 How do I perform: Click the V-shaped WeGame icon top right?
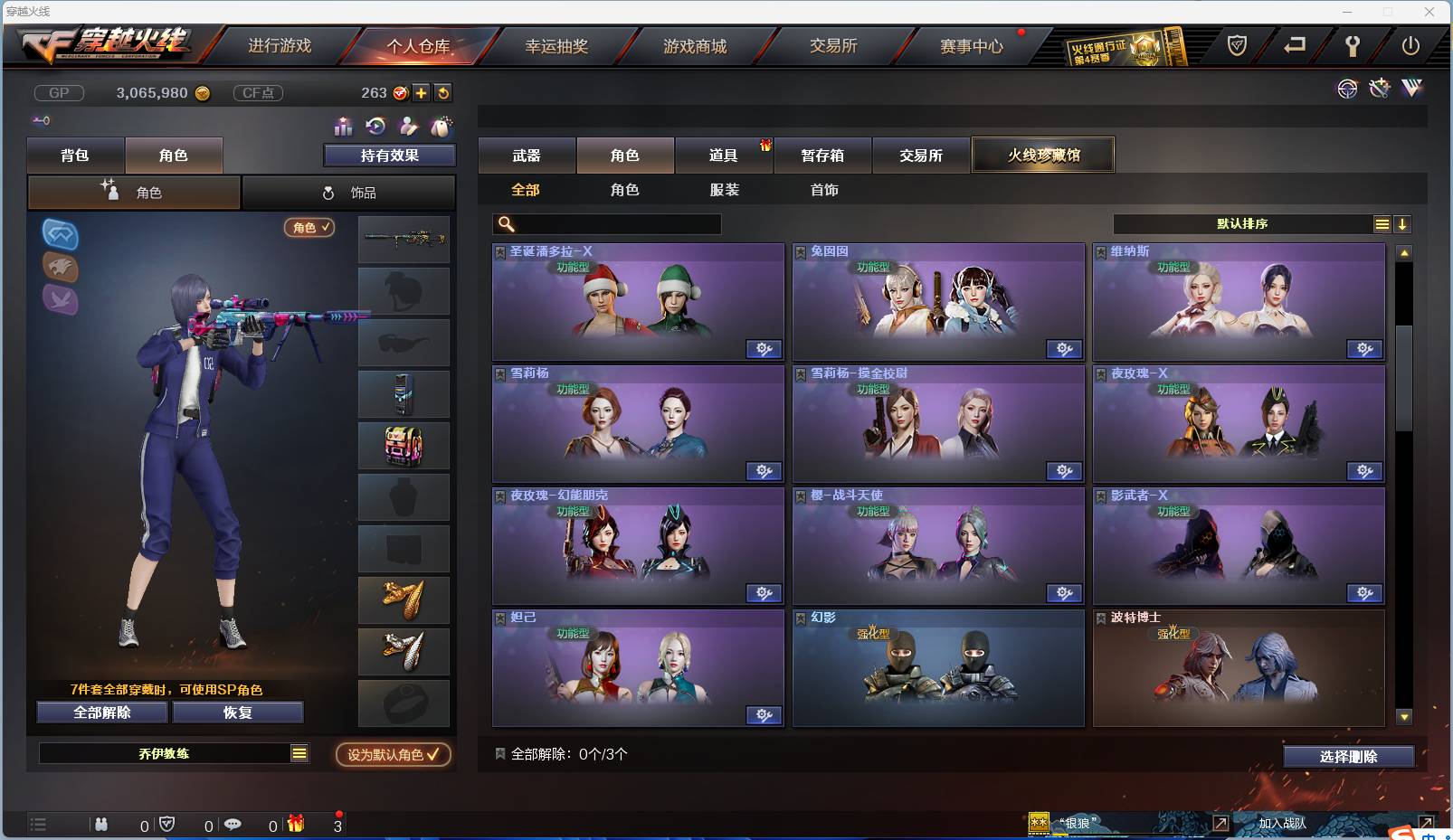click(x=1410, y=89)
